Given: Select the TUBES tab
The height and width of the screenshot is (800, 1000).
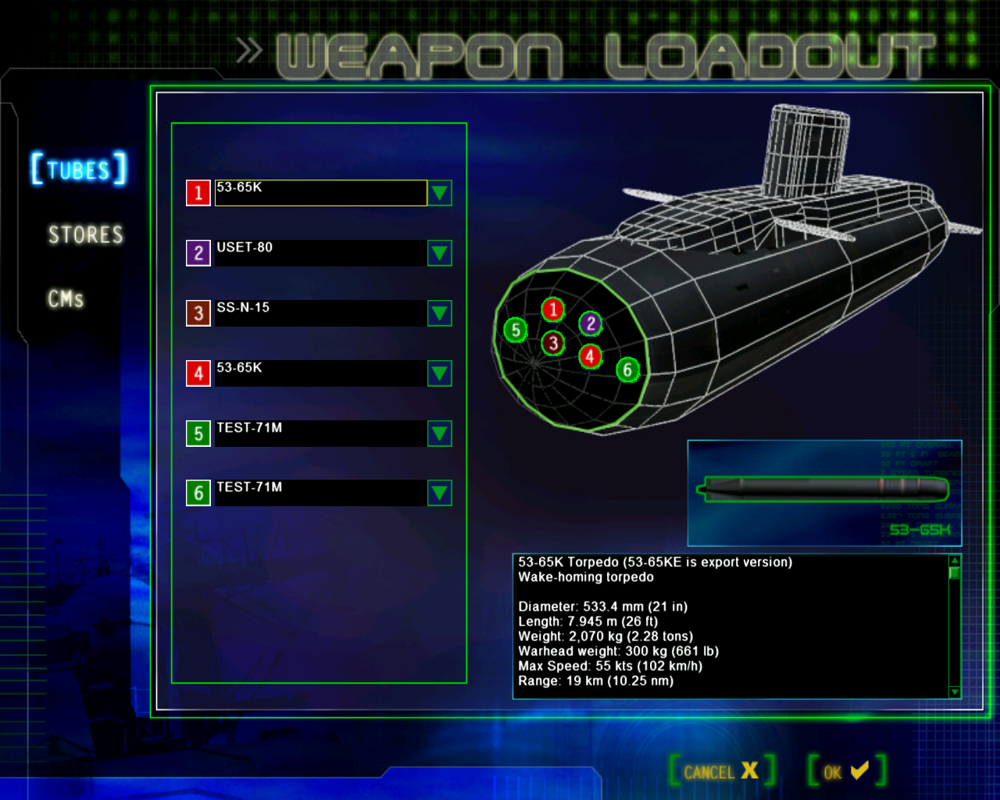Looking at the screenshot, I should coord(79,169).
